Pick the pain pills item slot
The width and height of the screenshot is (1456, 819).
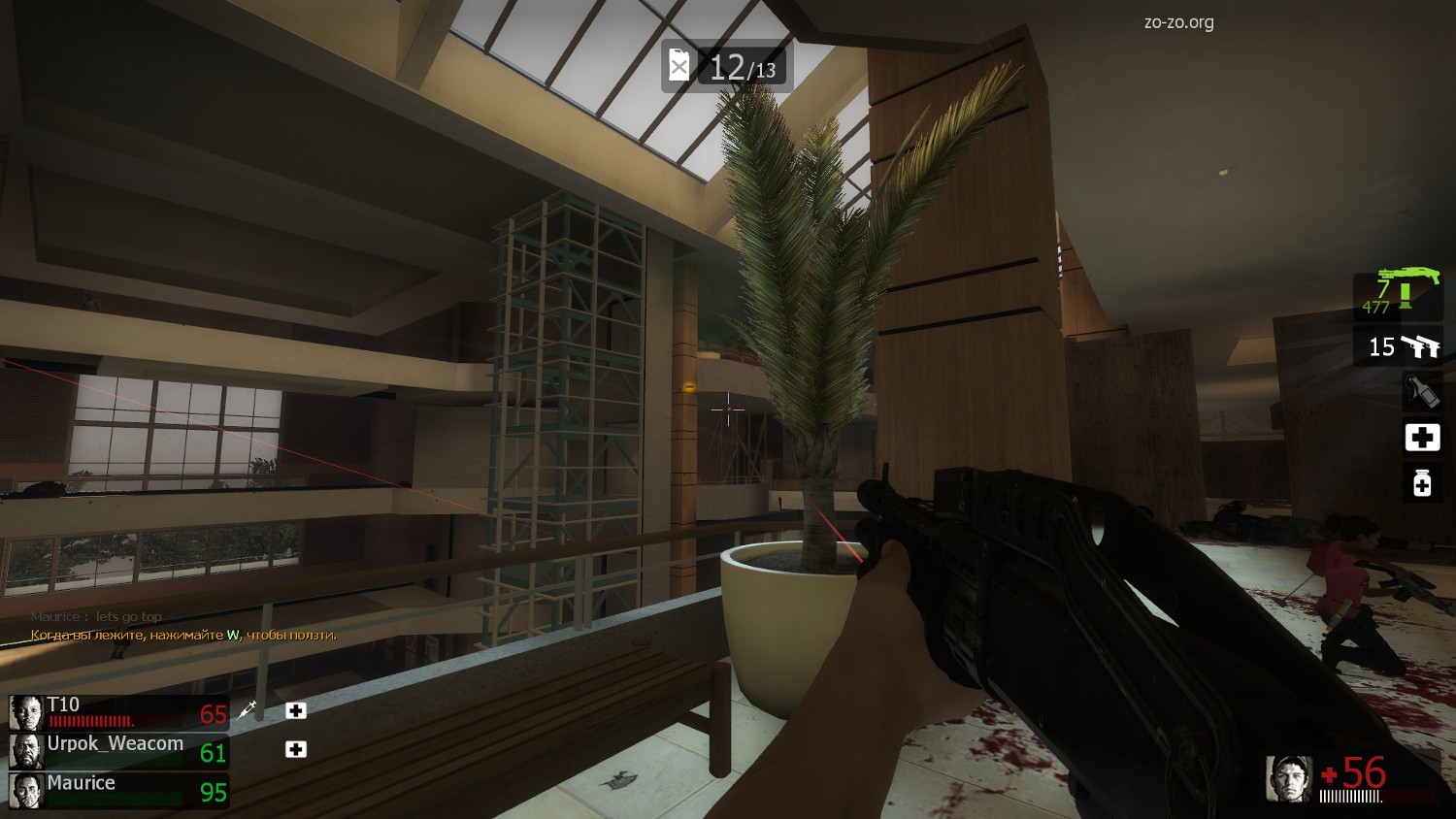tap(1422, 482)
